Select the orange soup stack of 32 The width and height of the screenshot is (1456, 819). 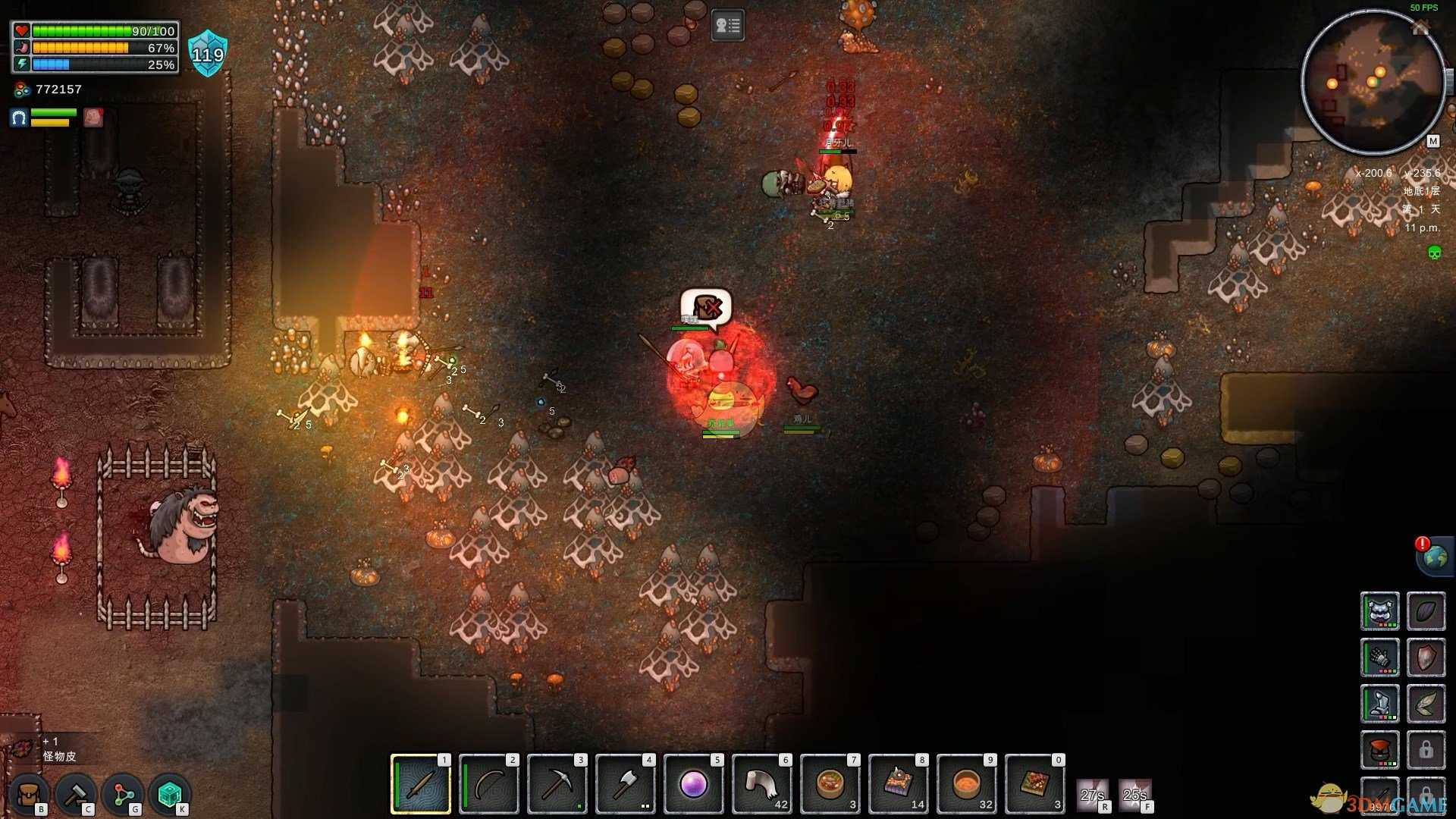967,784
